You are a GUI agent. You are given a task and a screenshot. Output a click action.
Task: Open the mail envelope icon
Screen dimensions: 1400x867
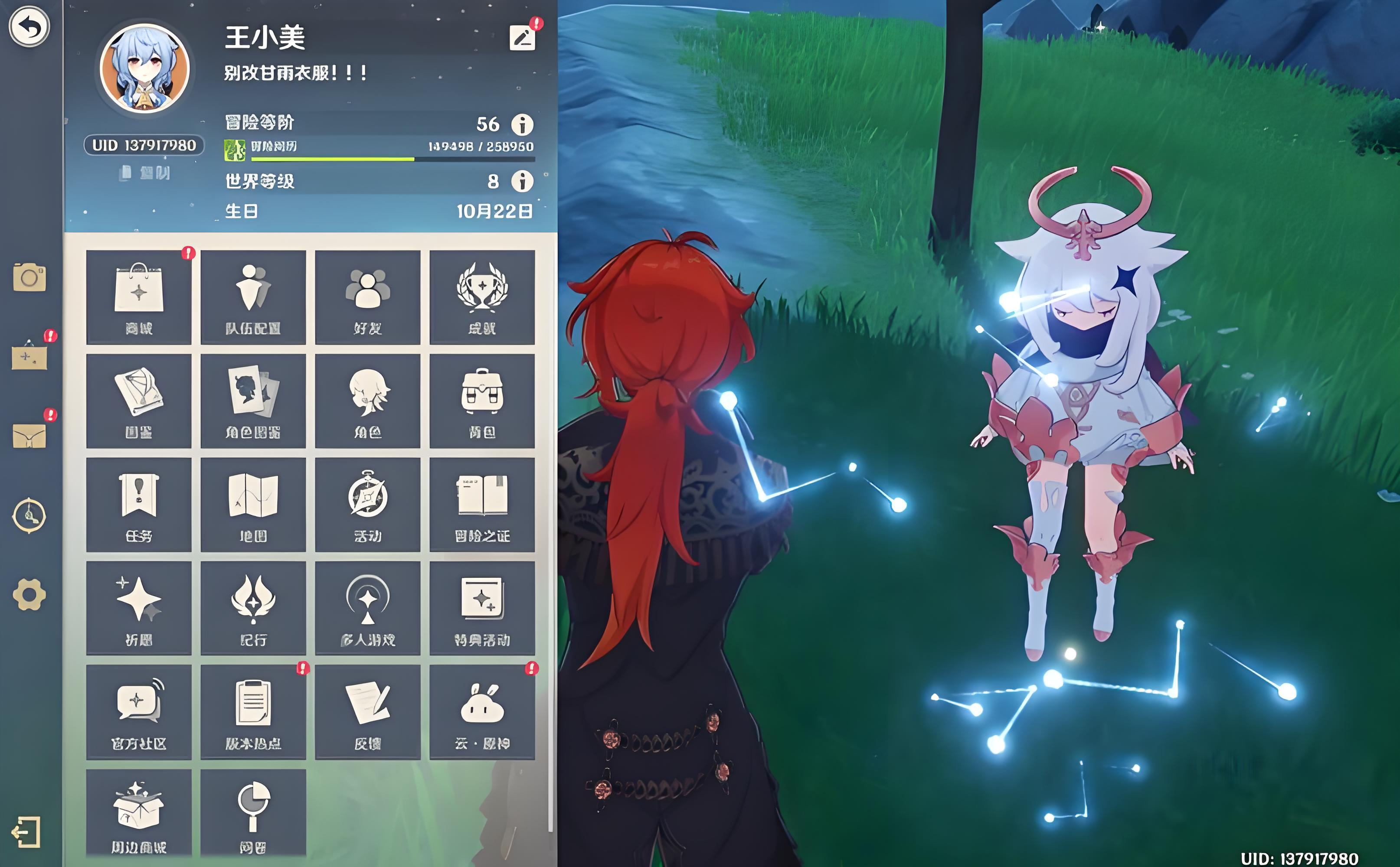coord(29,437)
